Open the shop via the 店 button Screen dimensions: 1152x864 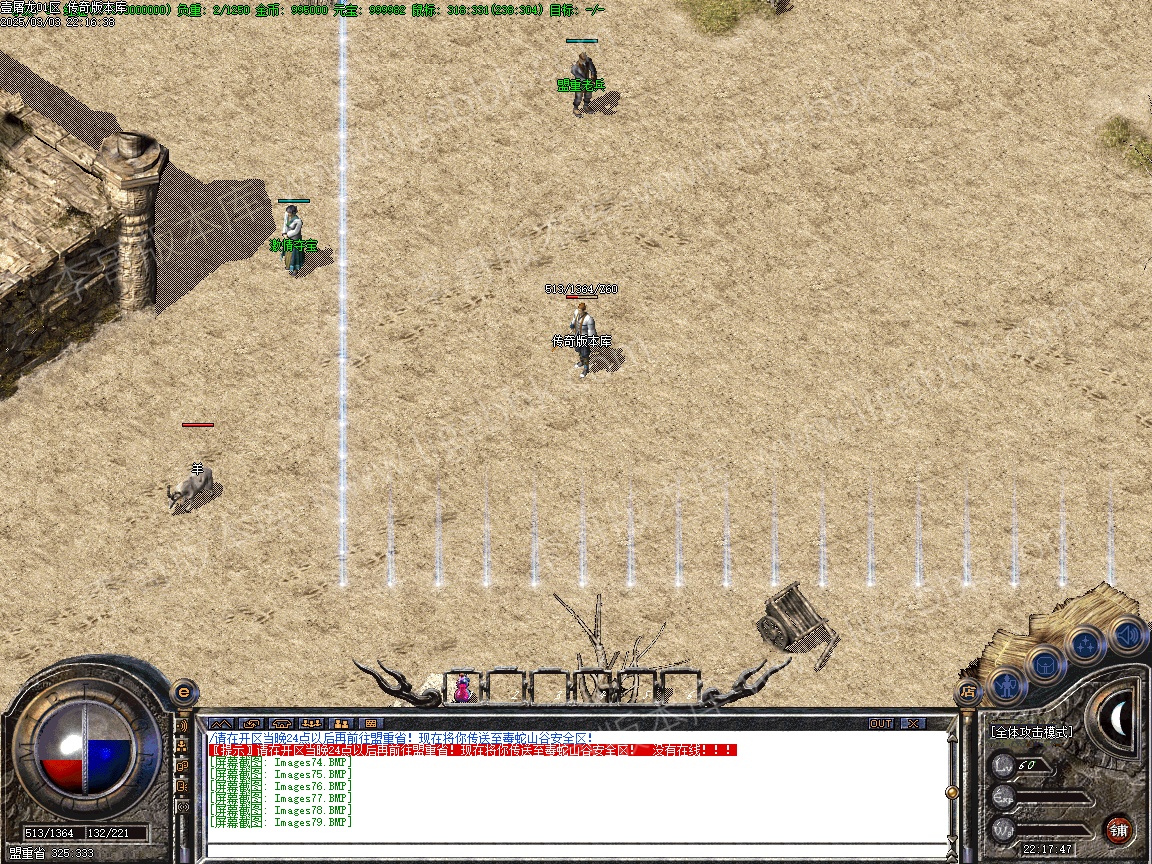(967, 690)
